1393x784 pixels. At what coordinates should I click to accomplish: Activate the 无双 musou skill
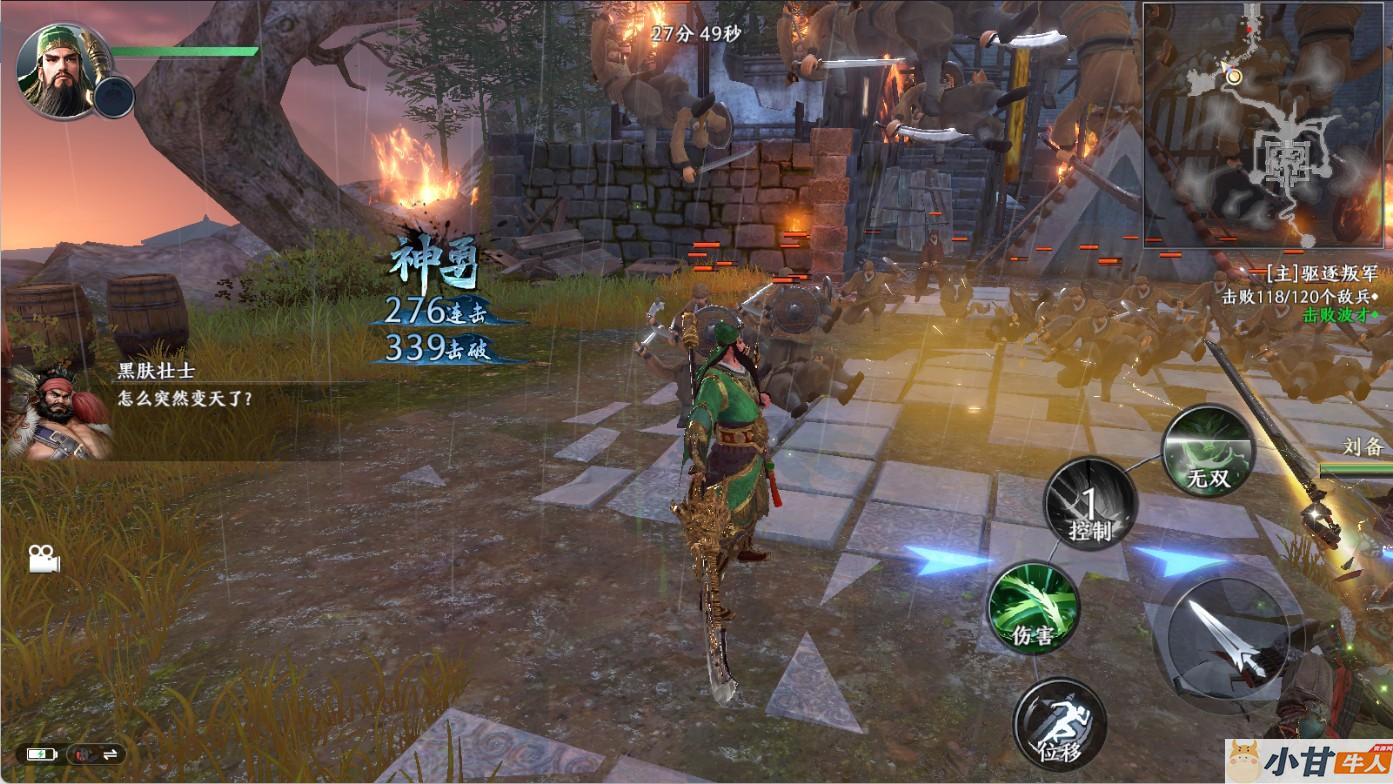coord(1207,451)
